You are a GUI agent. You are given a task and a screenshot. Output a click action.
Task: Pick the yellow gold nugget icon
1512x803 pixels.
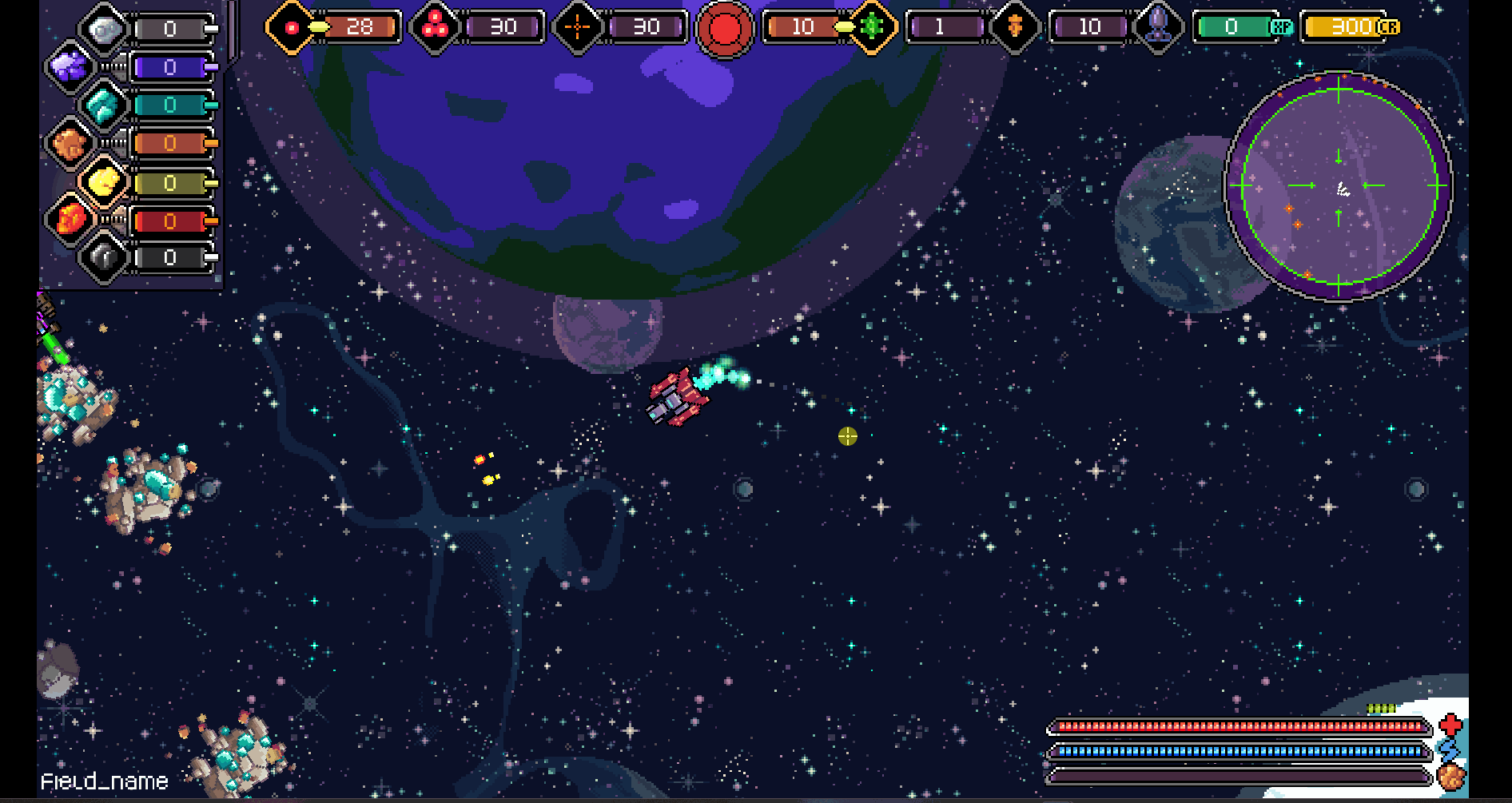click(104, 182)
